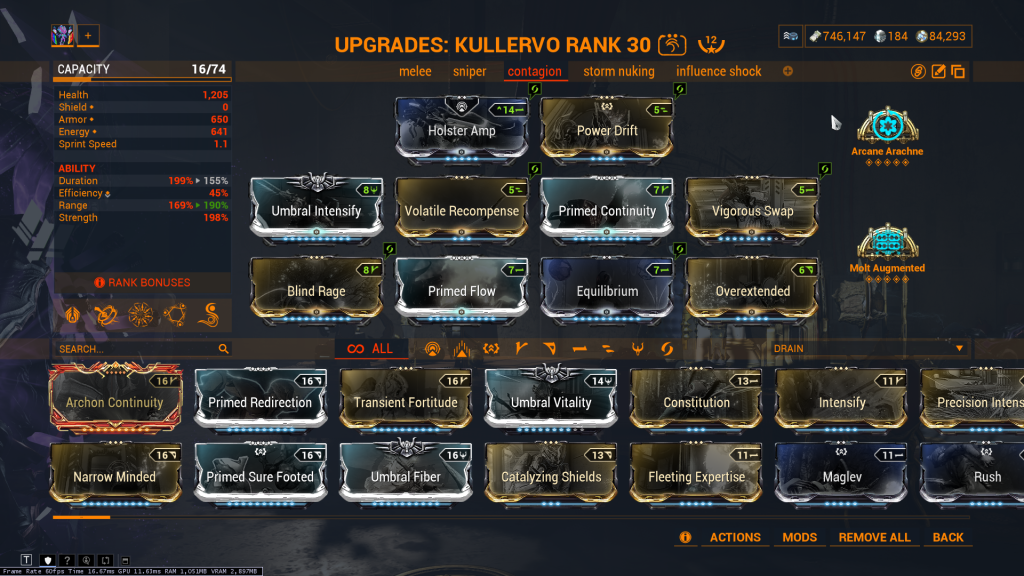The width and height of the screenshot is (1024, 576).
Task: Select the Volatile Recompense mod
Action: coord(461,210)
